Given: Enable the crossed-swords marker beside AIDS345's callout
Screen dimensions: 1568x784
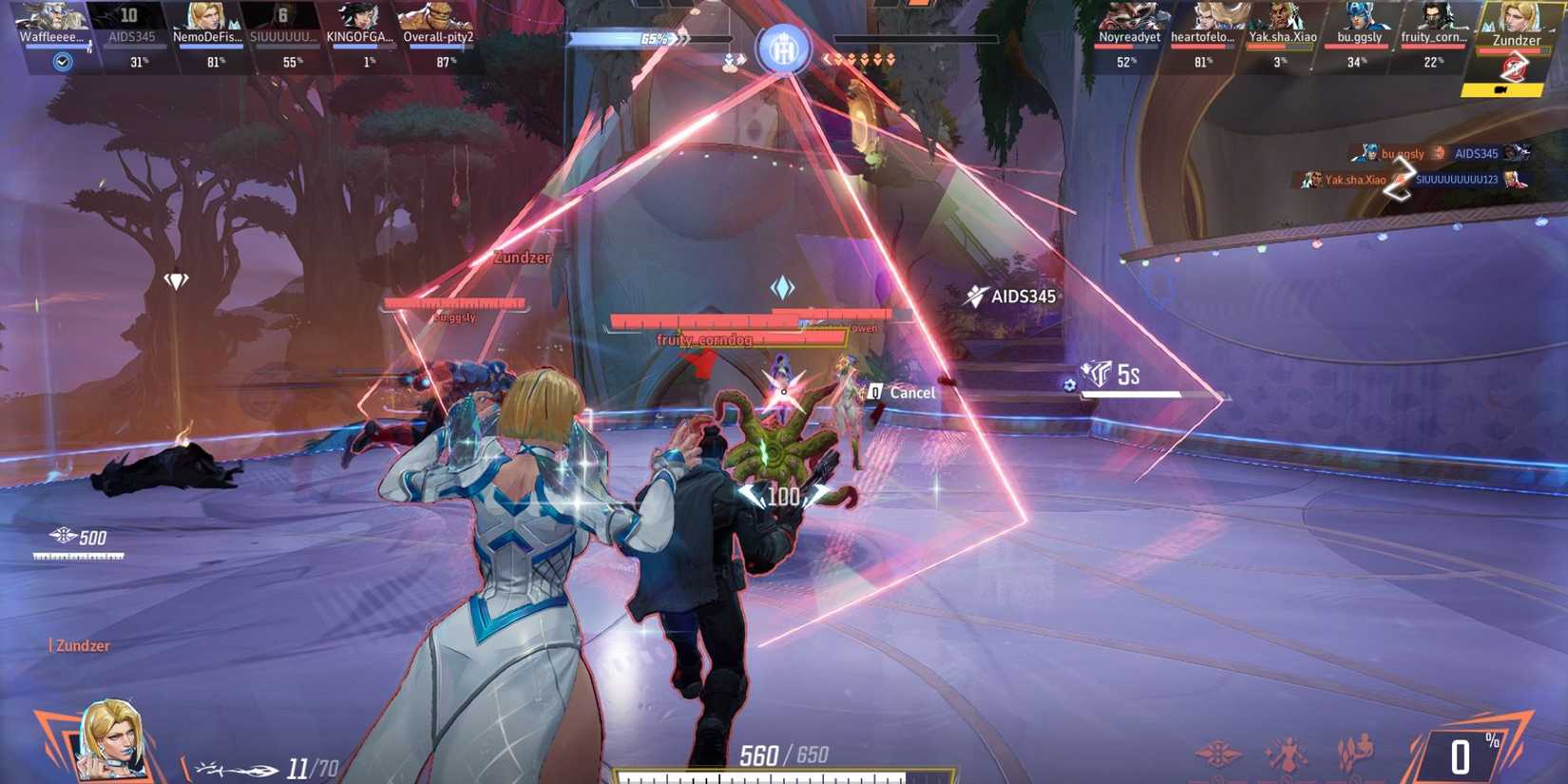Looking at the screenshot, I should (x=974, y=296).
